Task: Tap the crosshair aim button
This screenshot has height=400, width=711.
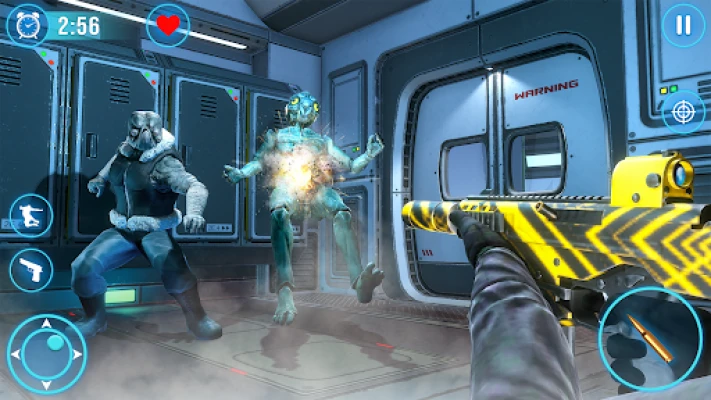Action: [x=682, y=111]
